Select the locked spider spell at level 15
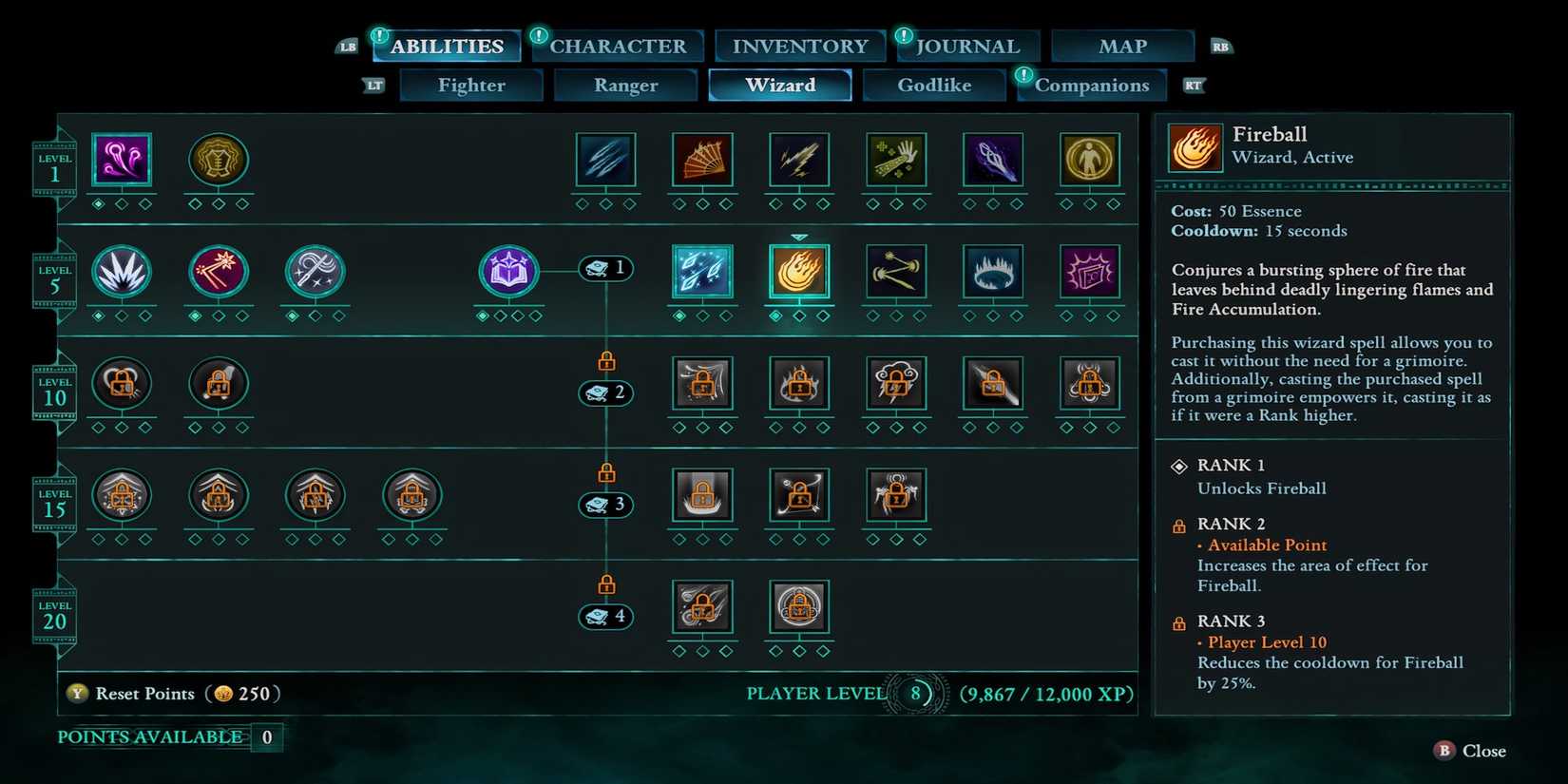This screenshot has height=784, width=1568. 896,494
